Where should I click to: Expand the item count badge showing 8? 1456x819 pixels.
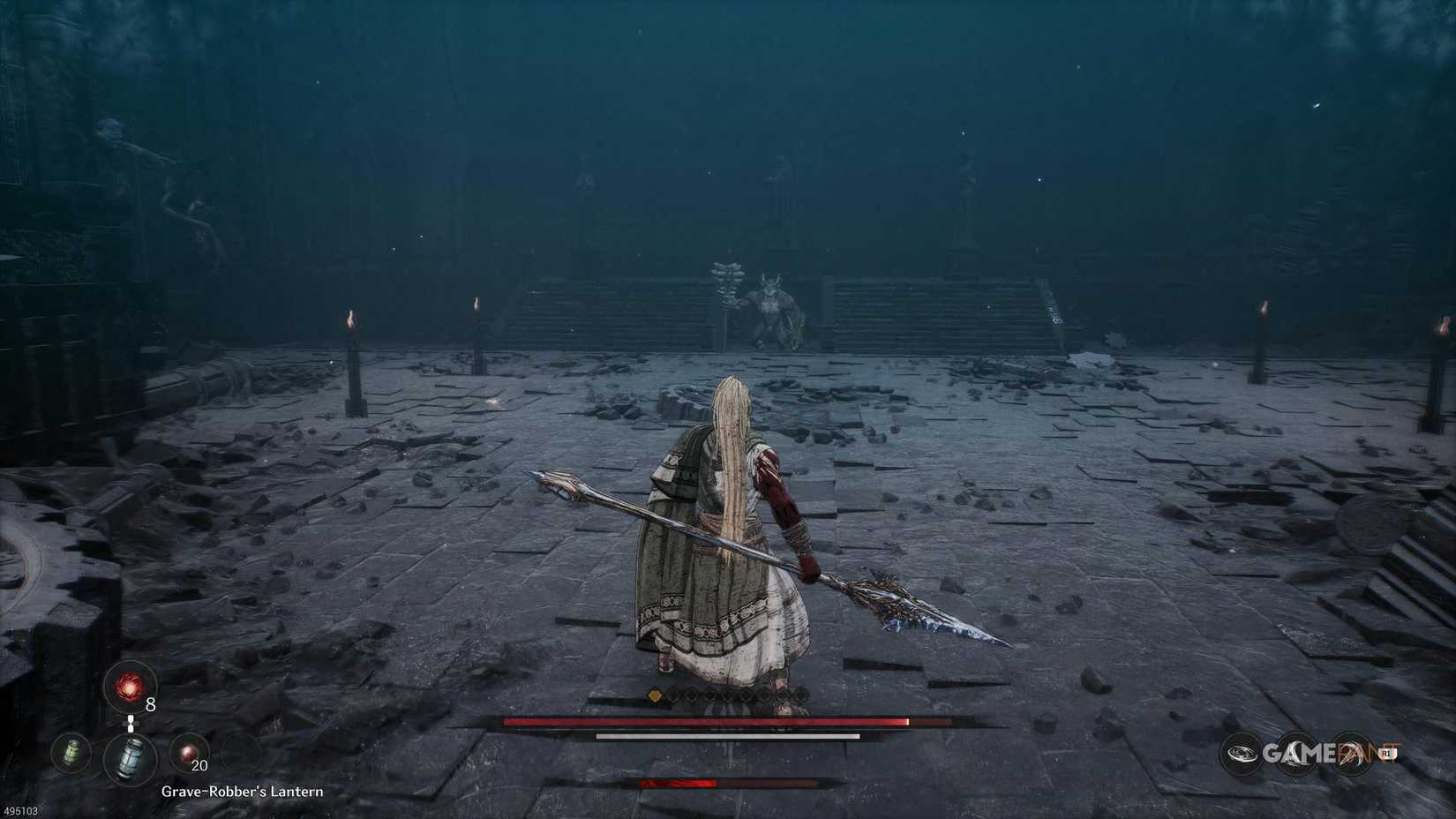click(x=150, y=704)
